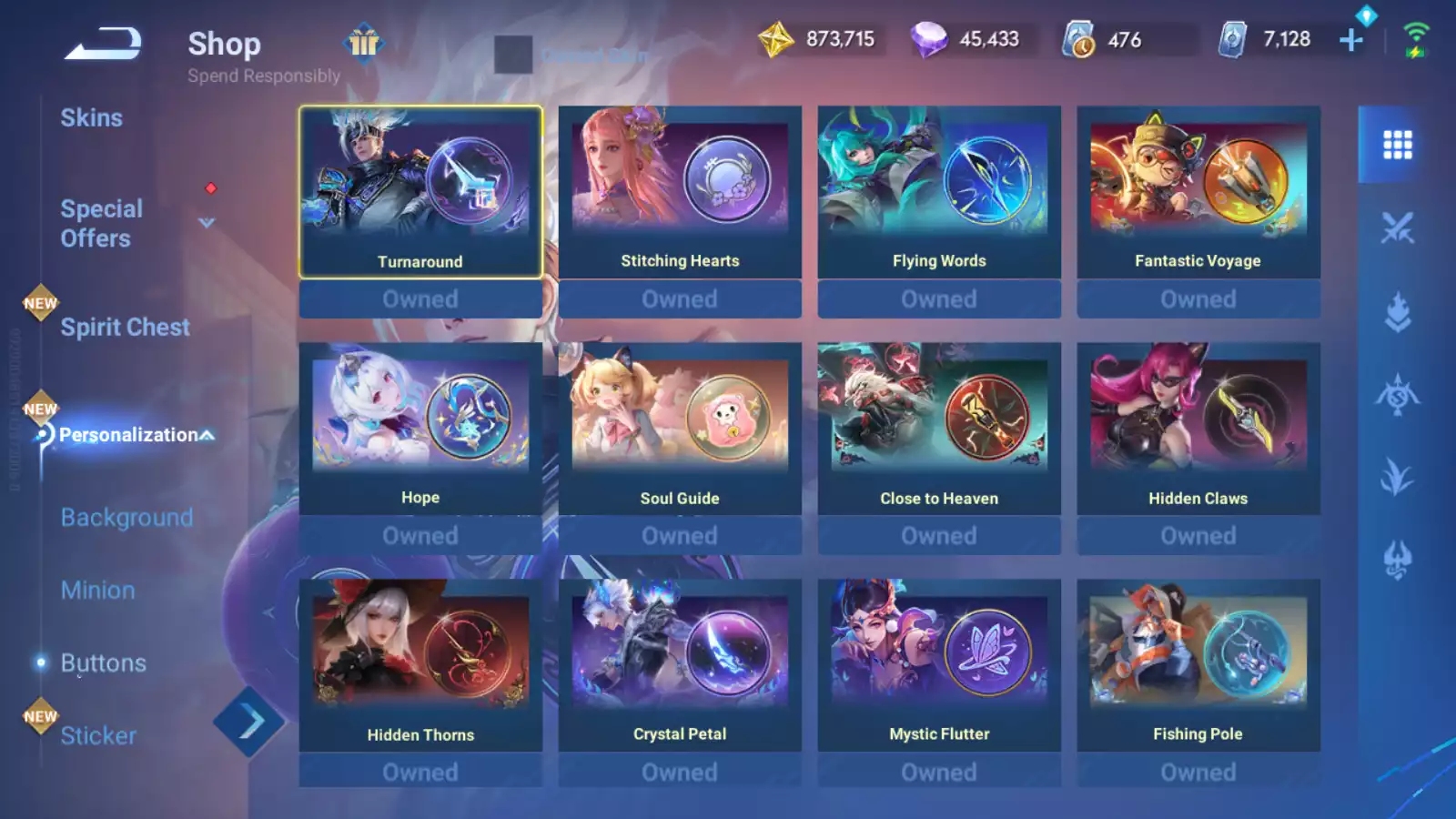Go back using the arrow button
1456x819 pixels.
(x=103, y=43)
